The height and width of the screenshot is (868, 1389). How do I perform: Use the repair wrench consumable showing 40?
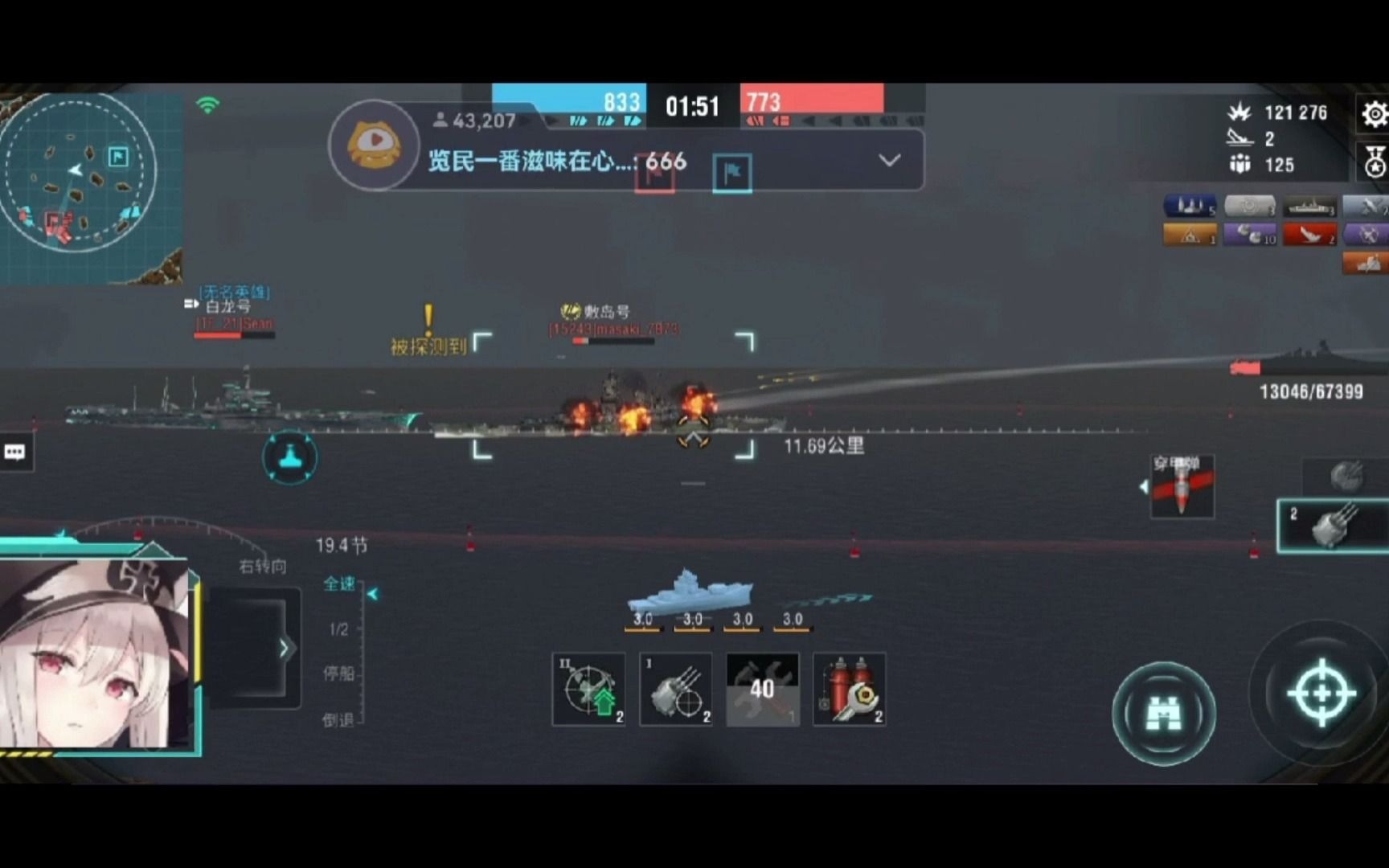point(761,690)
